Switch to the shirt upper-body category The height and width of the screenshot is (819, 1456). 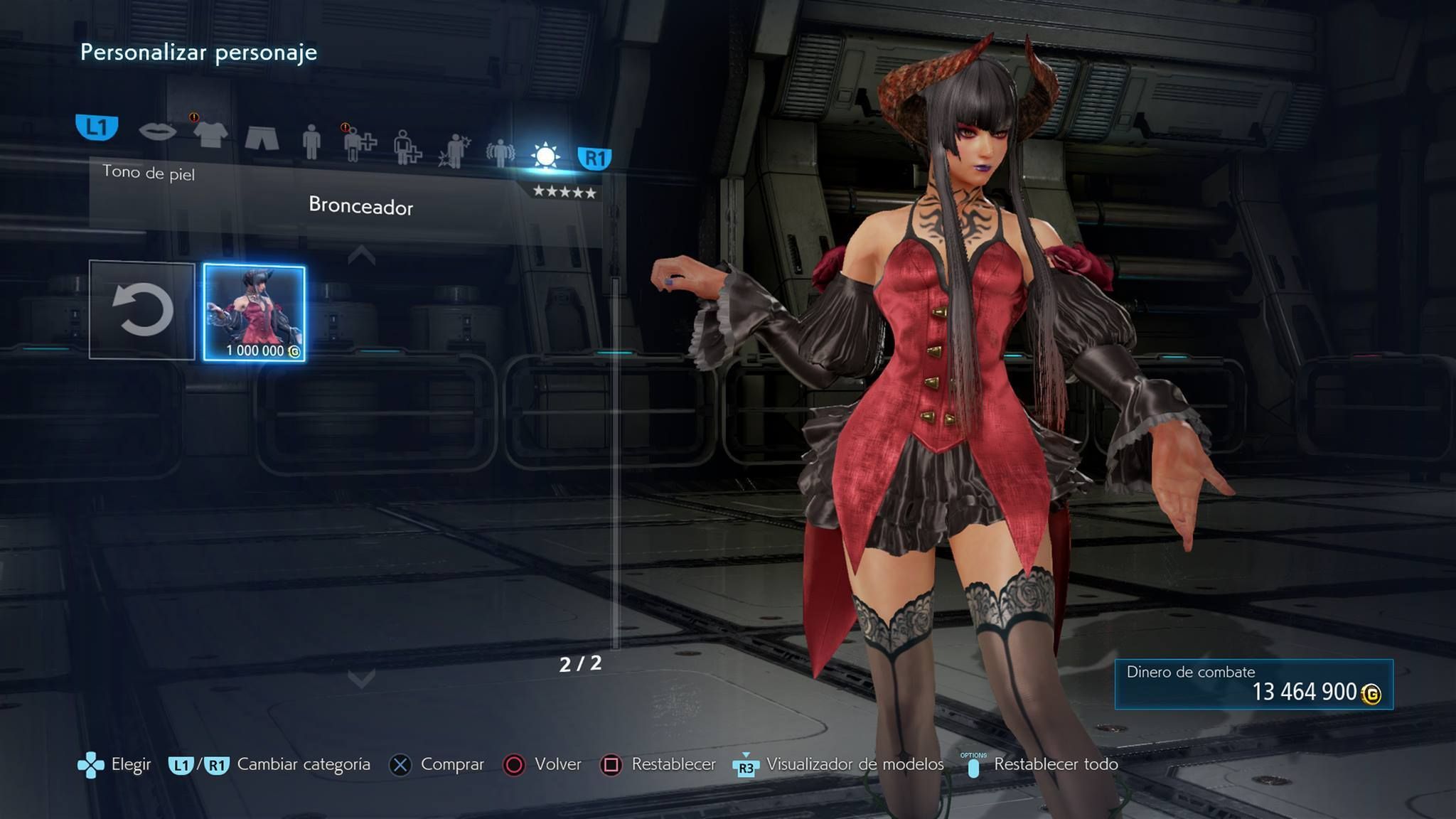click(210, 134)
